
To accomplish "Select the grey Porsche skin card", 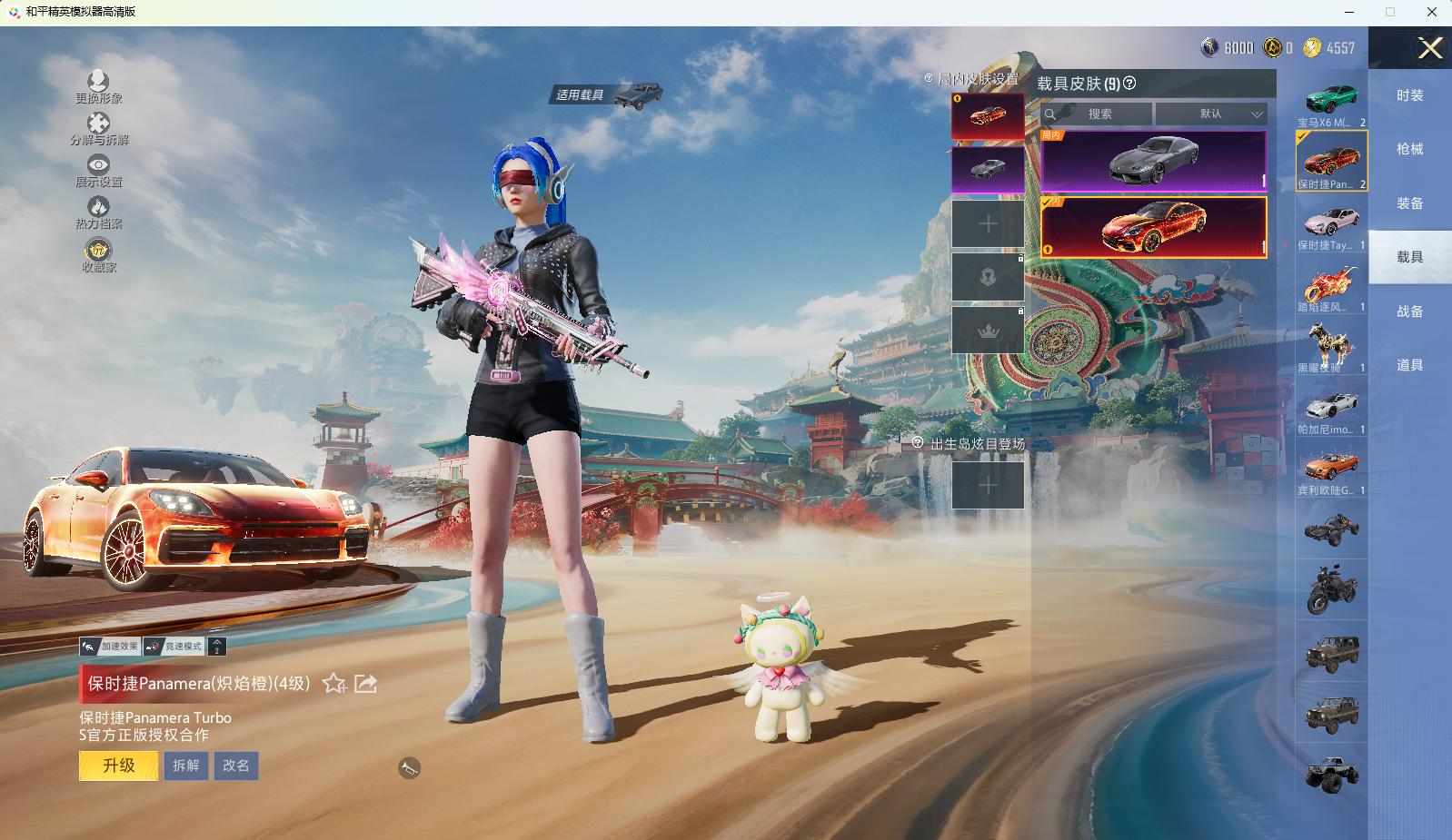I will pos(1153,160).
